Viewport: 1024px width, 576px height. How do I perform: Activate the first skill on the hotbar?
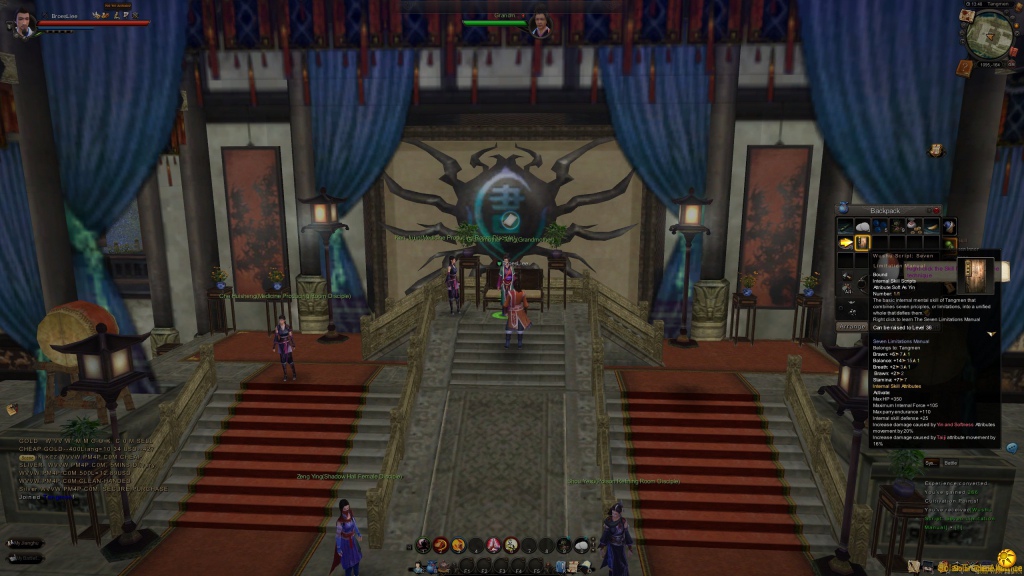click(423, 544)
